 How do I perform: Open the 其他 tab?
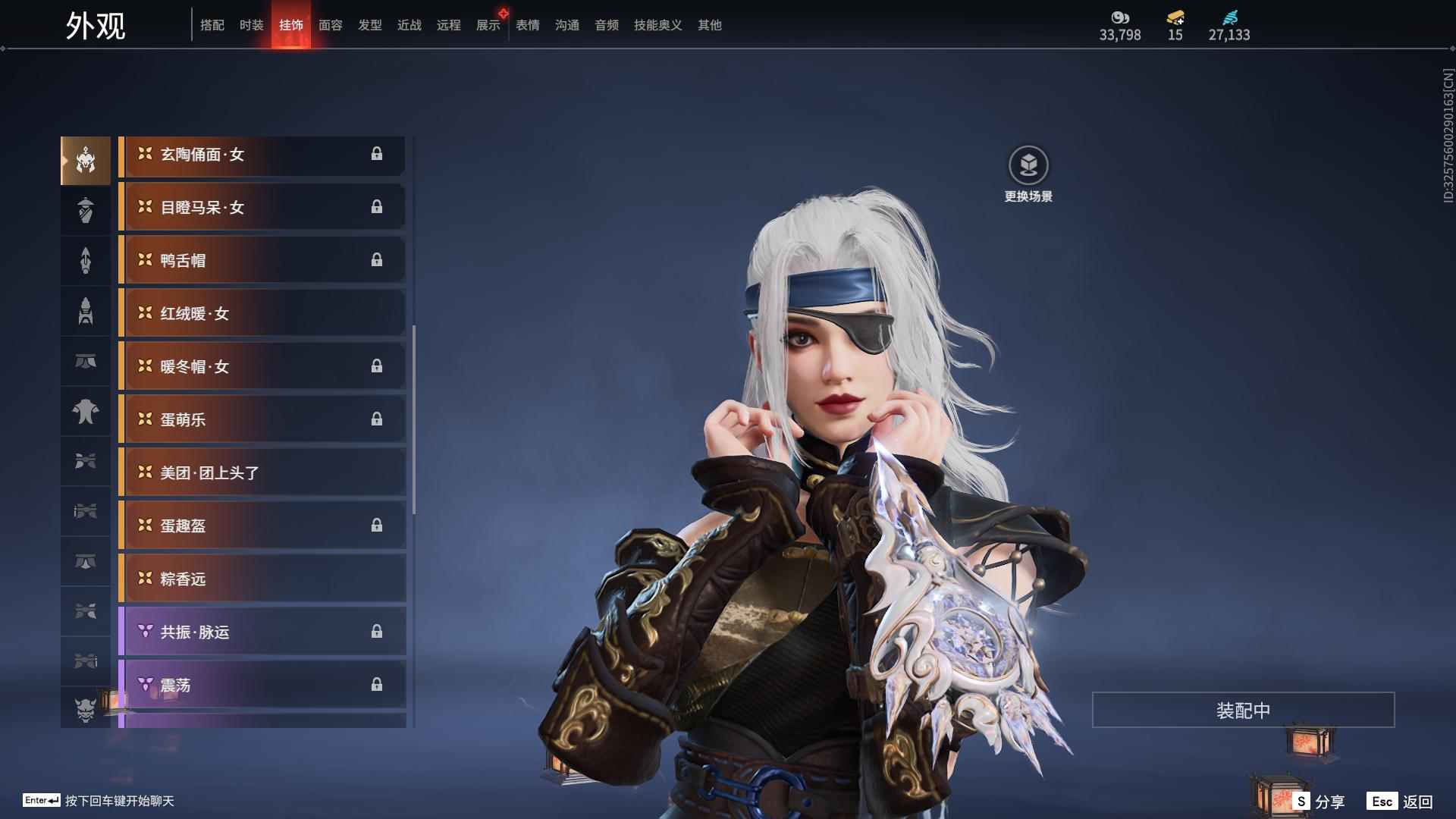point(710,25)
